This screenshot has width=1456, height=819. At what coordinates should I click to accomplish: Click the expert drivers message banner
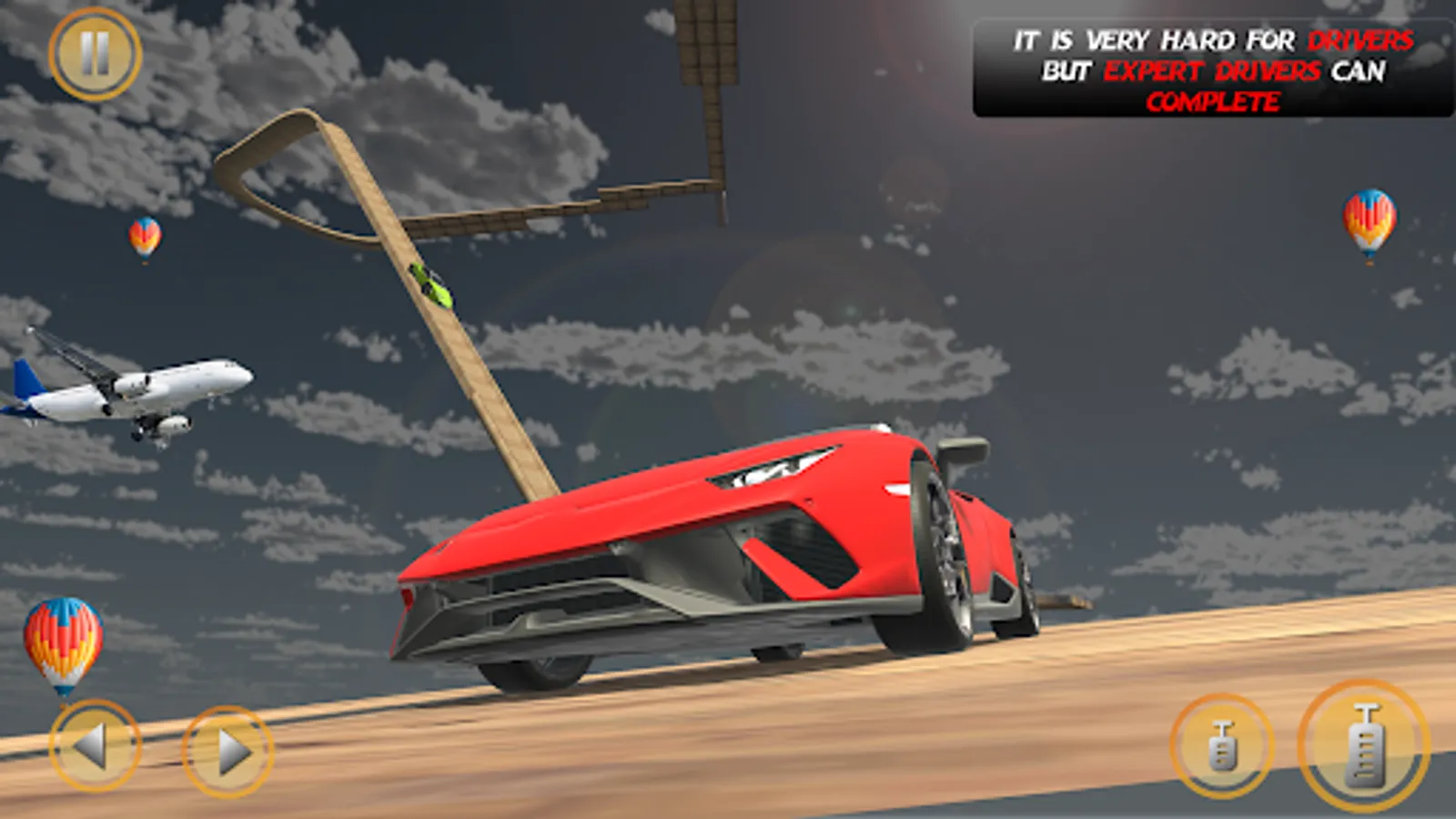[1206, 66]
